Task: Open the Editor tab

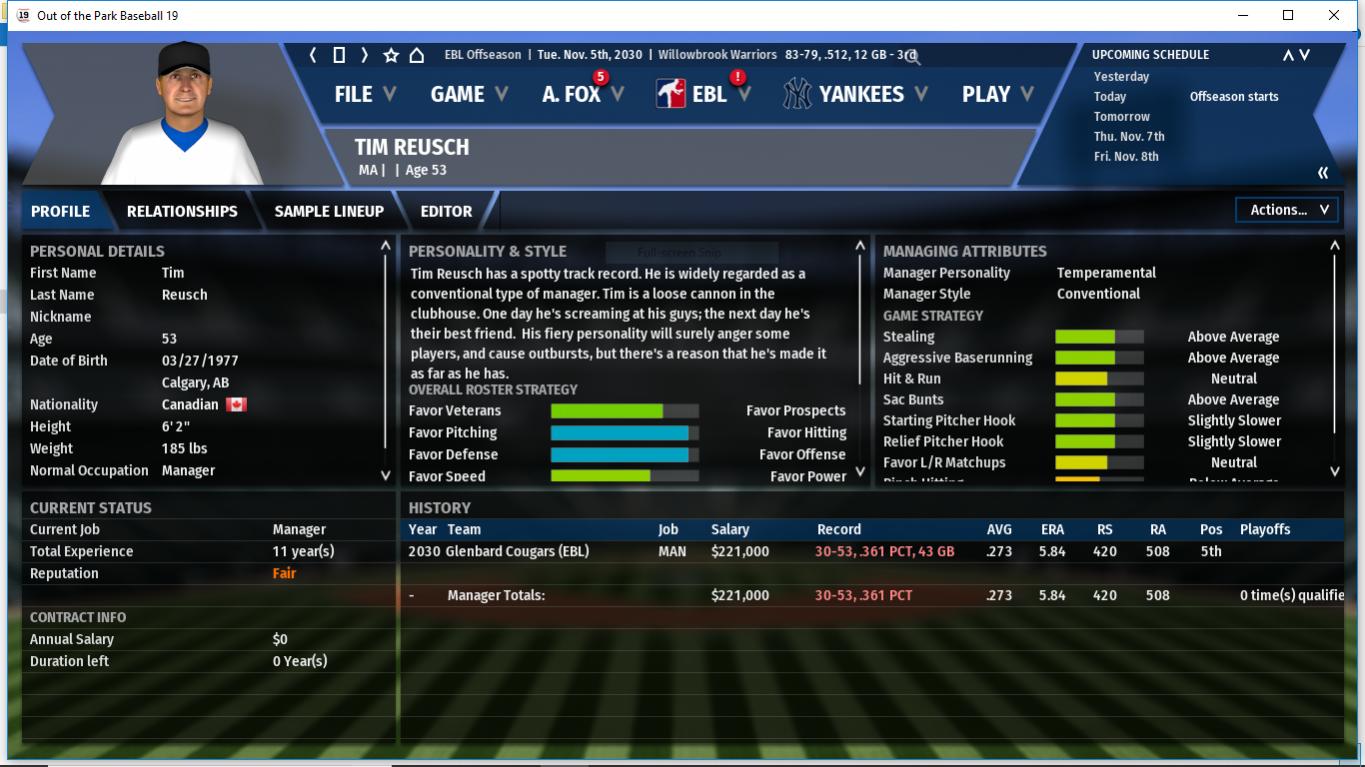Action: click(446, 211)
